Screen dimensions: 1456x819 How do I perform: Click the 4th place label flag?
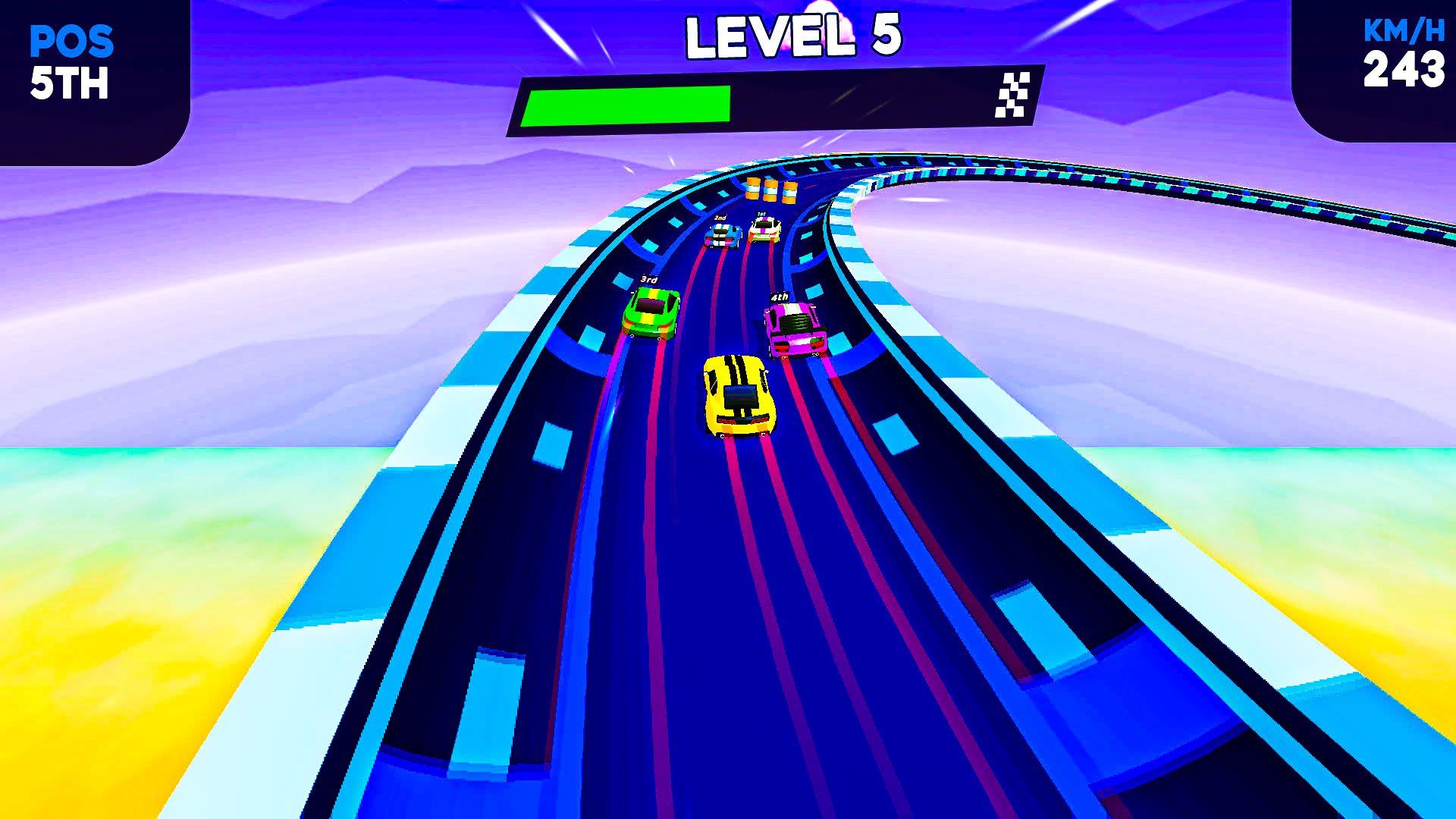click(779, 297)
